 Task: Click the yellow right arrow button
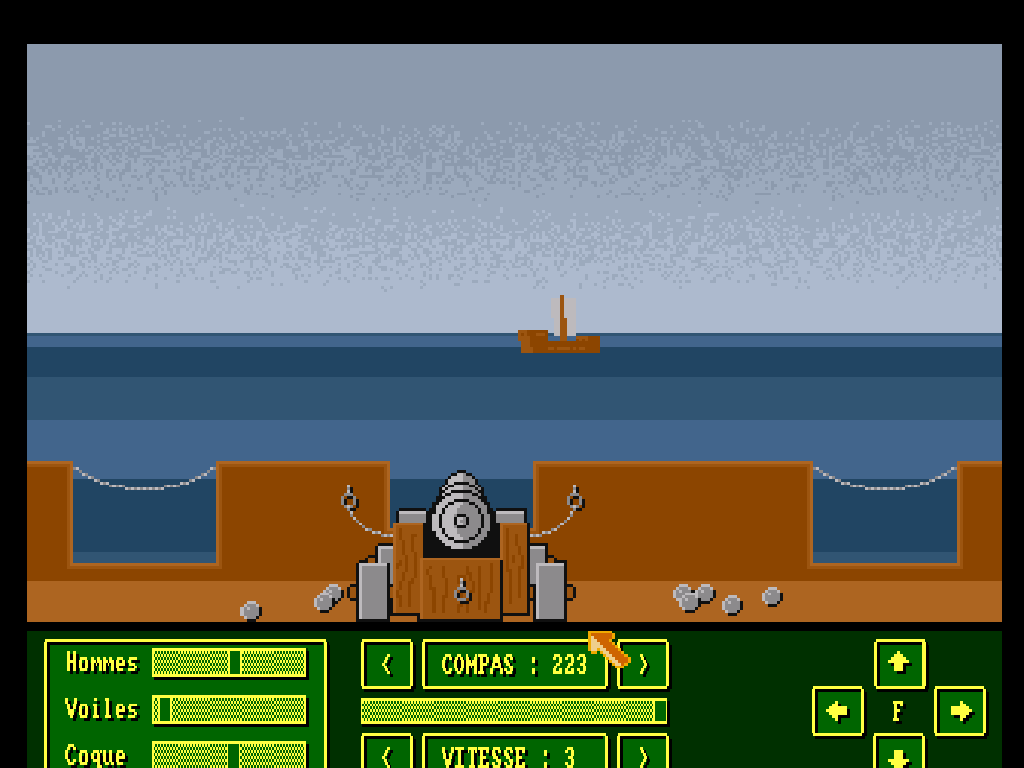(x=960, y=711)
